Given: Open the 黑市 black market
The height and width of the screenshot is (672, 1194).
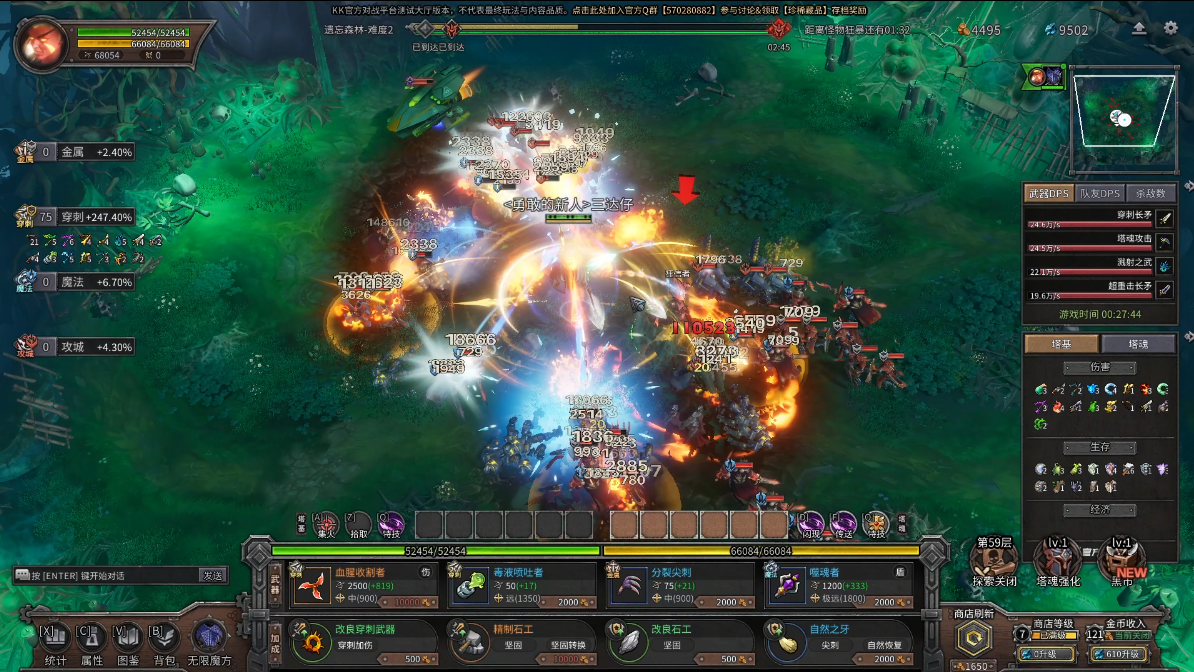Looking at the screenshot, I should coord(1122,560).
